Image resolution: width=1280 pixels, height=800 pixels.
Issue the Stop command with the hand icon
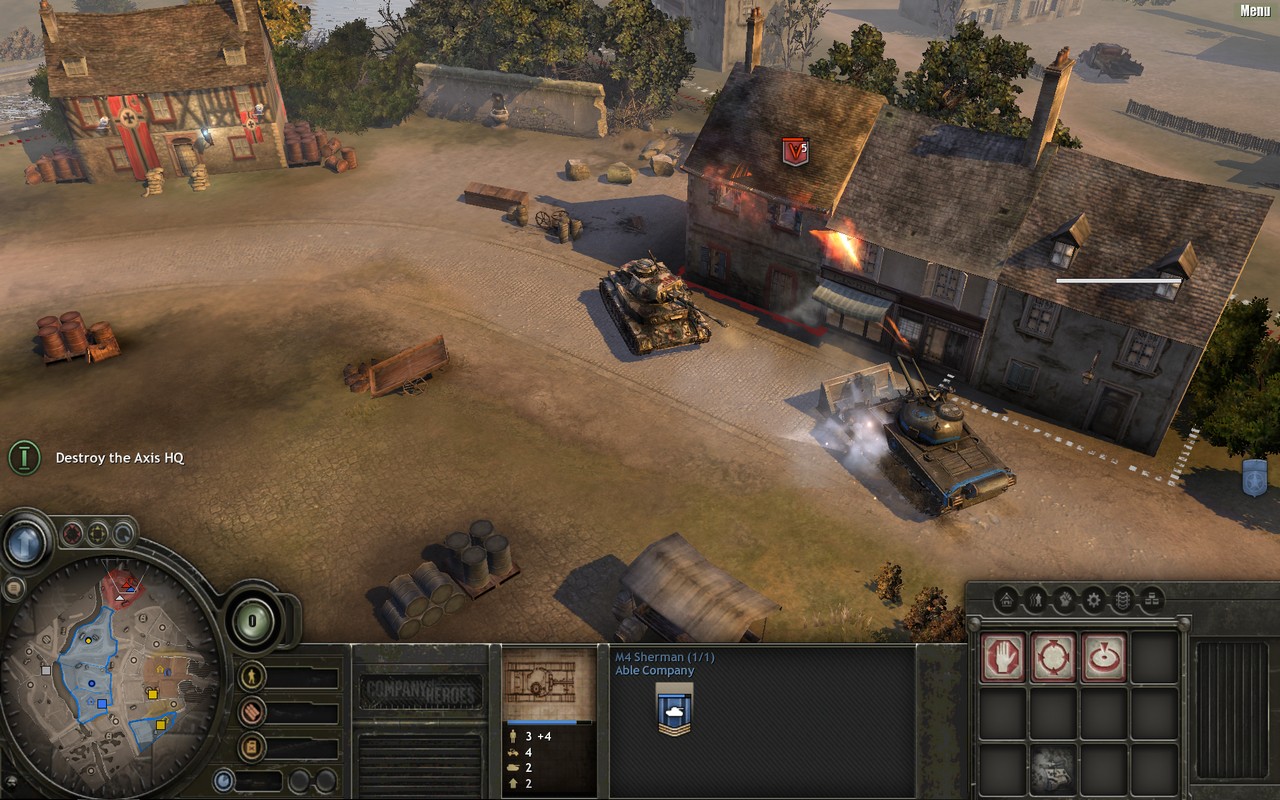click(x=1003, y=657)
